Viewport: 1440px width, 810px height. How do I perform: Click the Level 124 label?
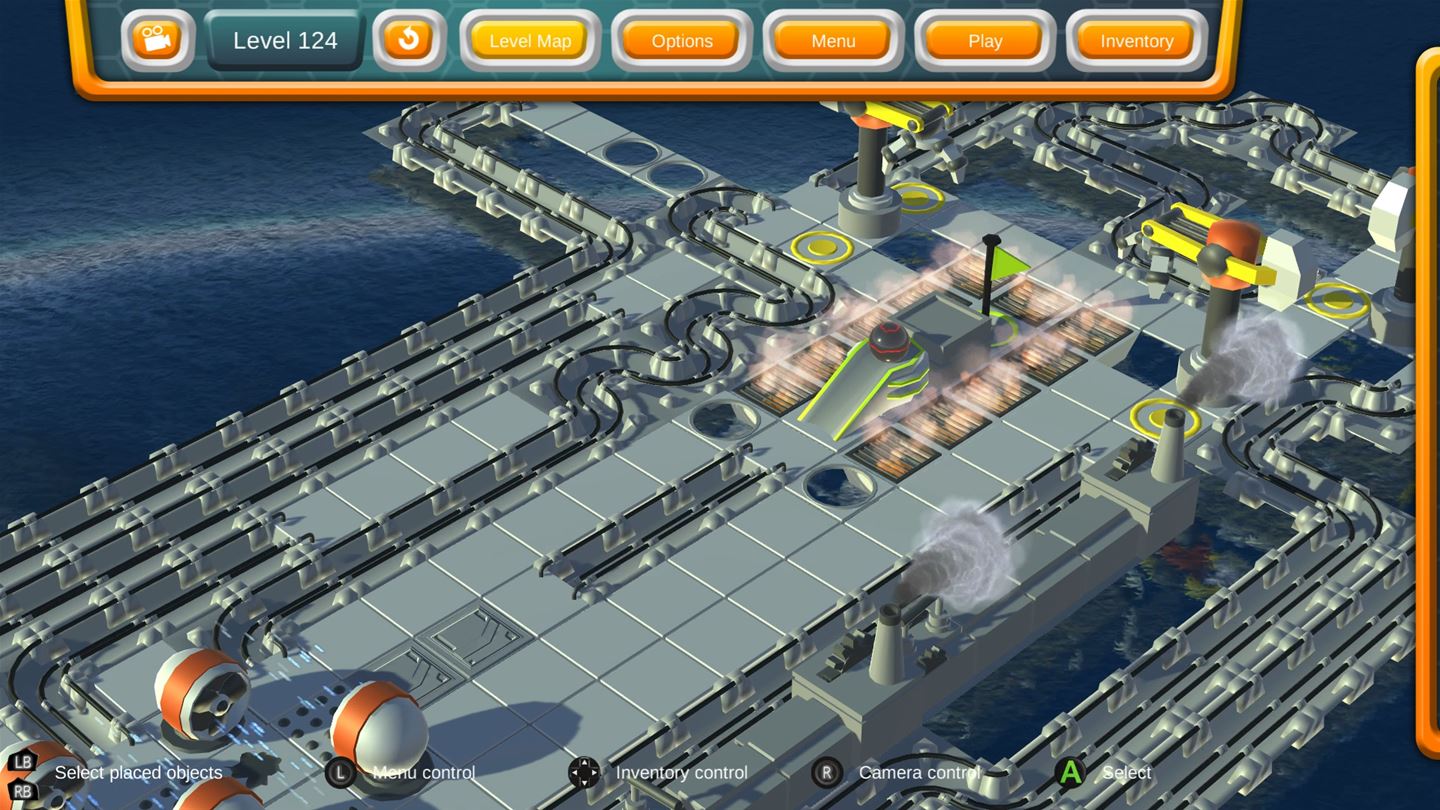tap(284, 41)
